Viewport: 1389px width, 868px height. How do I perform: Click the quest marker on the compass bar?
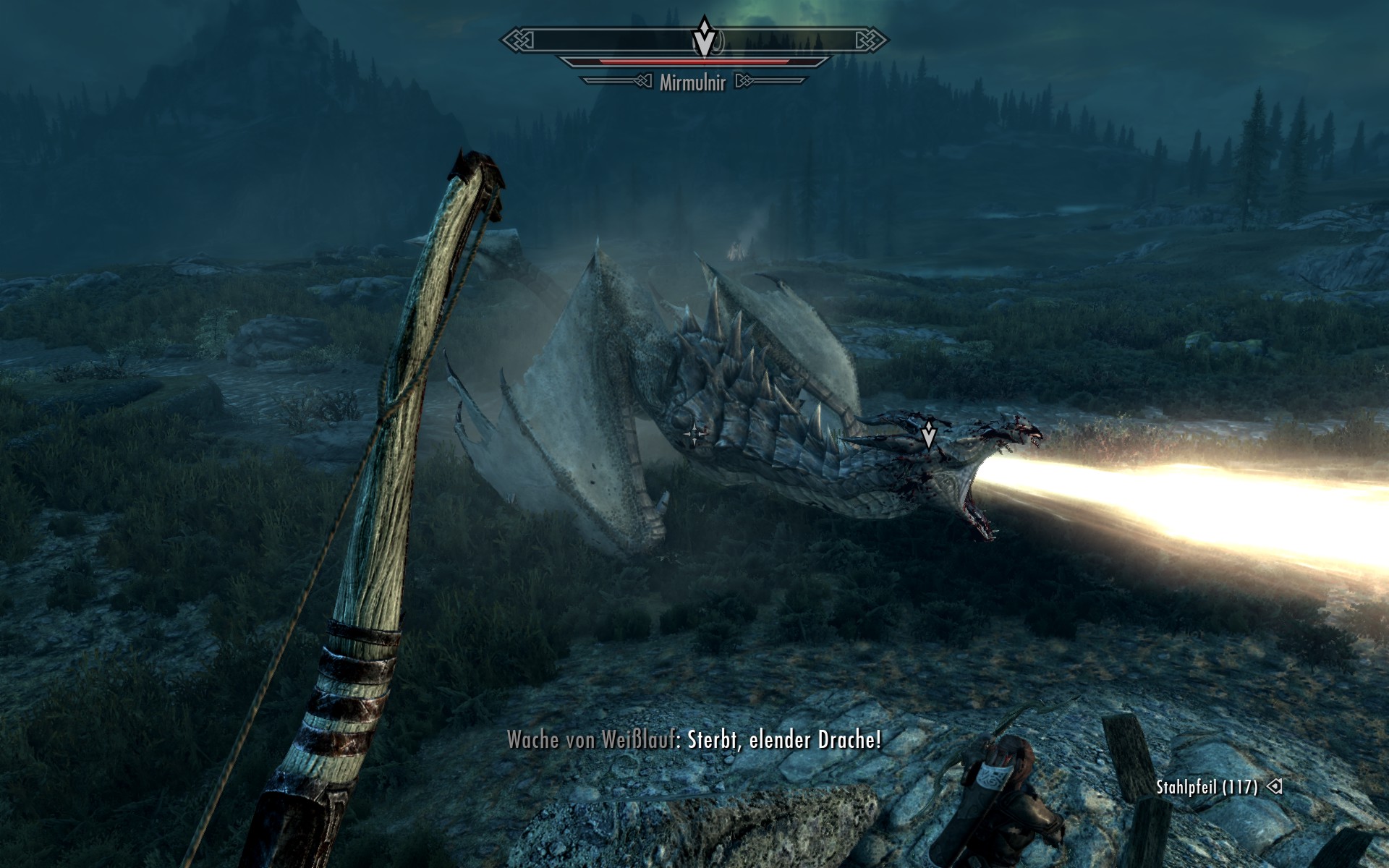click(x=704, y=38)
